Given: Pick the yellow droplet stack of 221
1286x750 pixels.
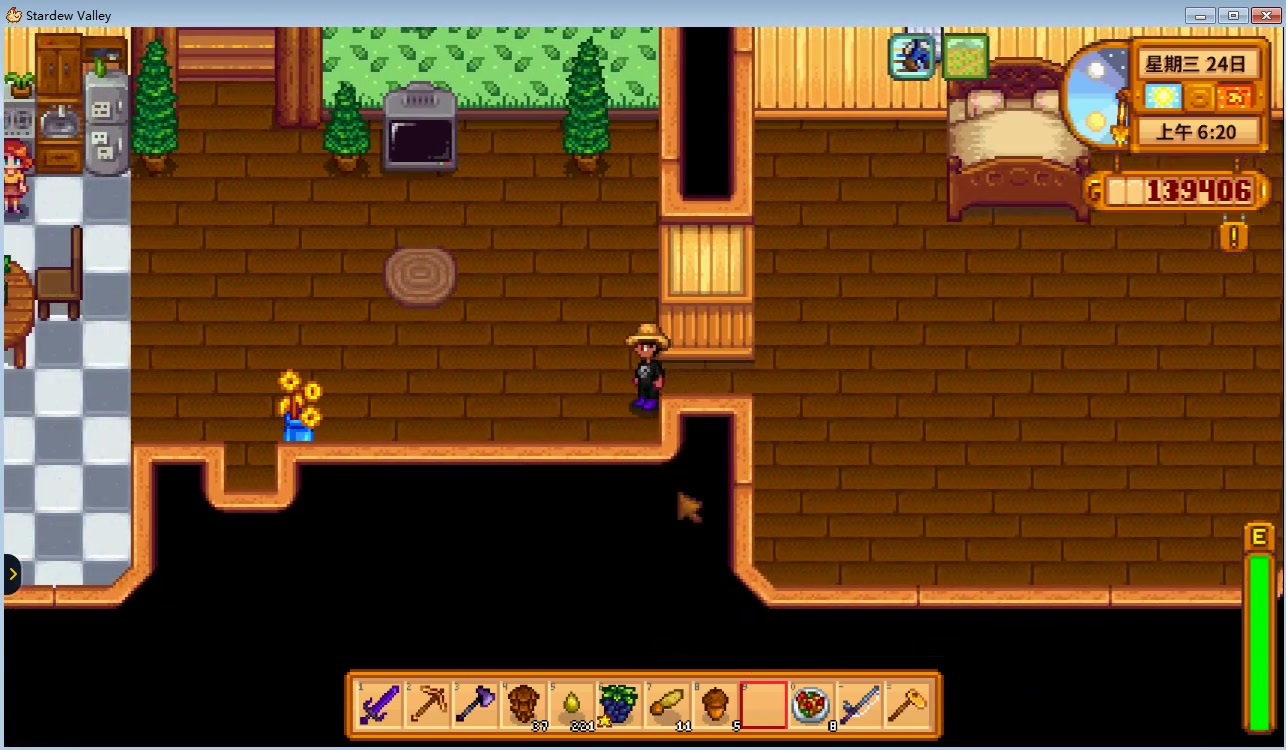Looking at the screenshot, I should [x=571, y=706].
